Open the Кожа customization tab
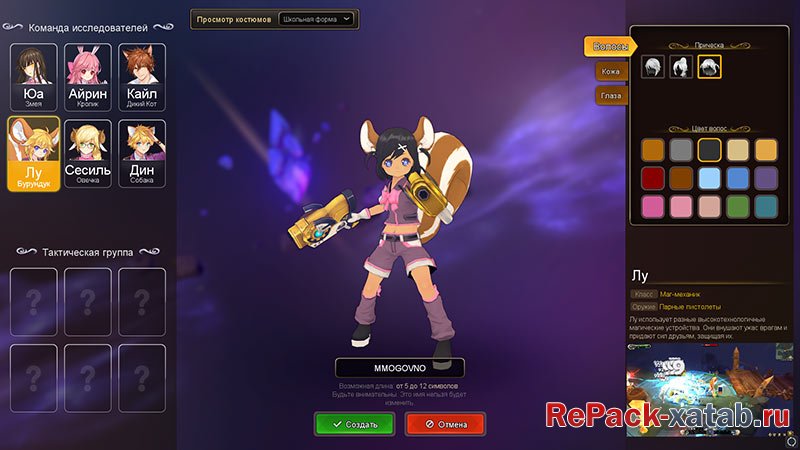The height and width of the screenshot is (450, 800). point(610,71)
